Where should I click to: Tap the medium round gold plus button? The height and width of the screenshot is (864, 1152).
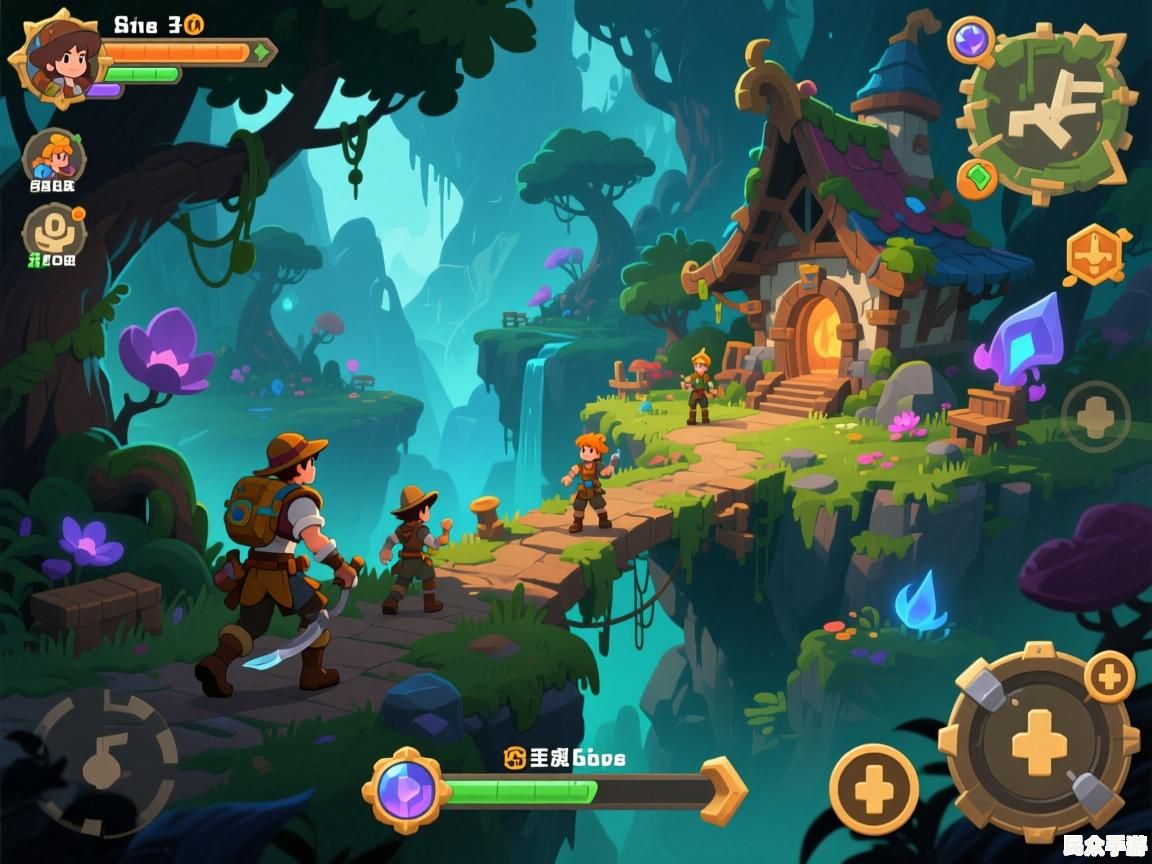coord(873,790)
